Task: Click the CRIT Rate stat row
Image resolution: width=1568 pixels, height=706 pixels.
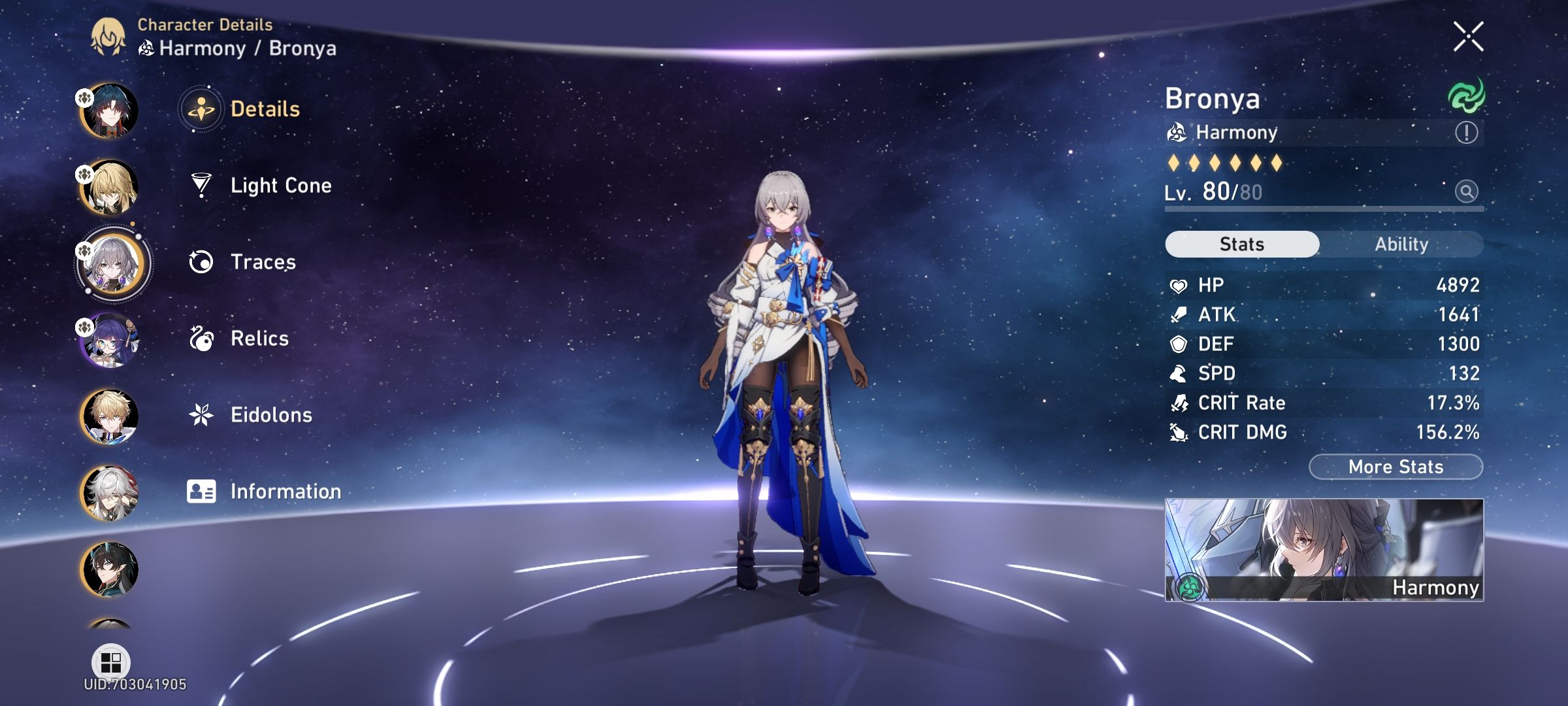Action: (1326, 403)
